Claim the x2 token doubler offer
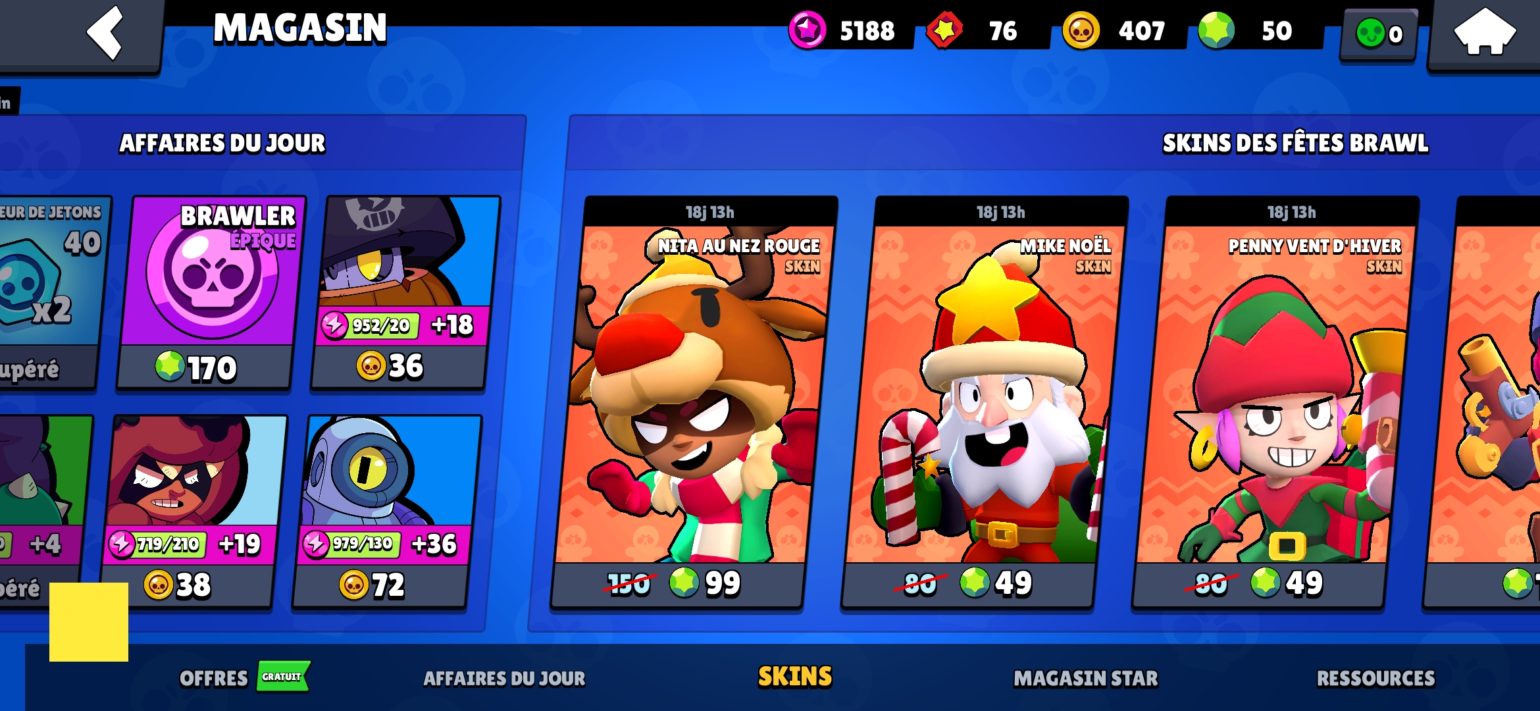 [50, 292]
